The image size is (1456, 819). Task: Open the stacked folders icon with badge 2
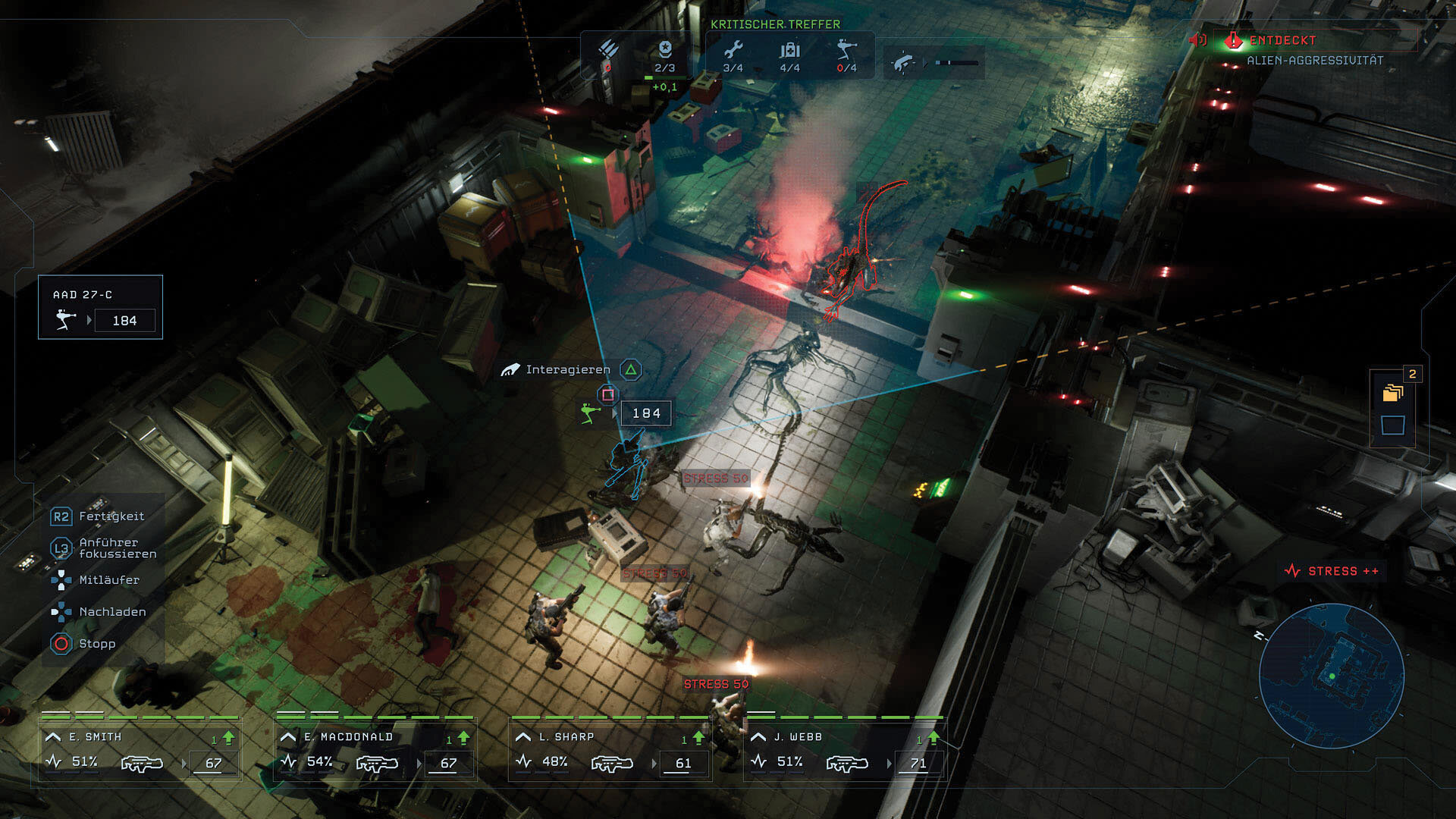(1393, 392)
